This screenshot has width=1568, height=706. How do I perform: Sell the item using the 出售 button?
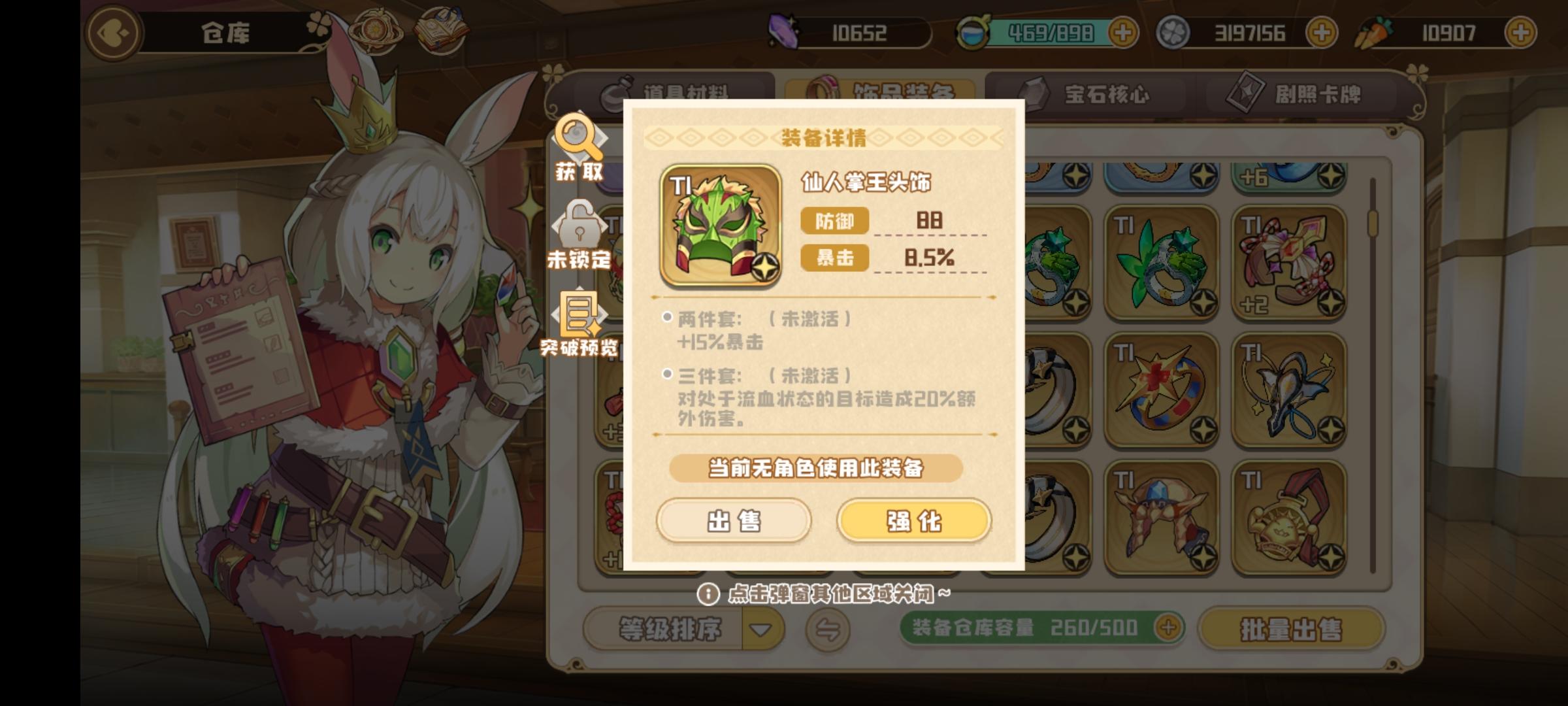pos(733,521)
